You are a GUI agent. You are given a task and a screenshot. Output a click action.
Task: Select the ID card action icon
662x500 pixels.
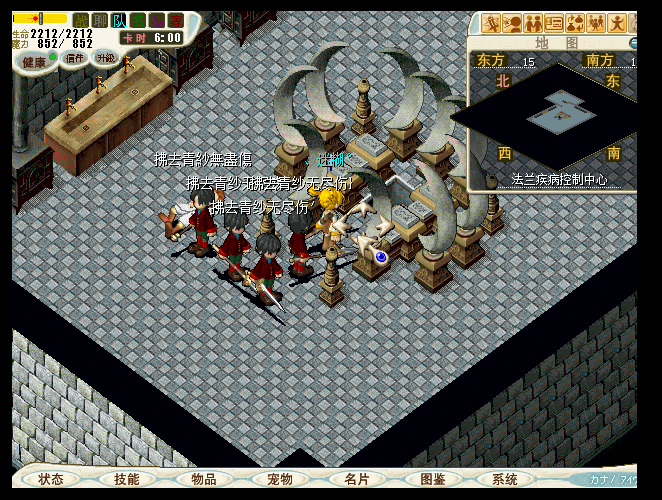pos(554,23)
